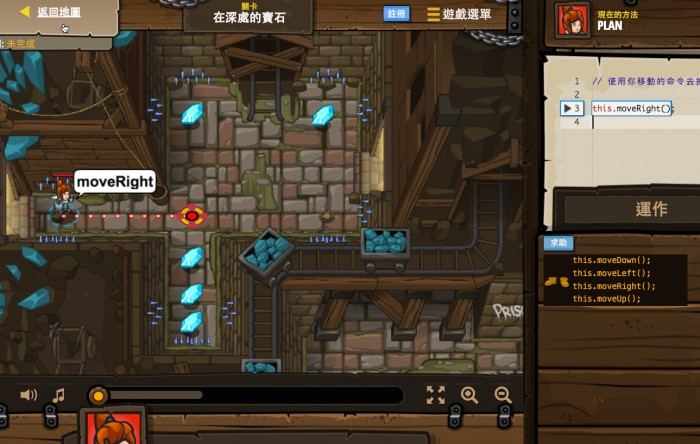700x444 pixels.
Task: Click the hero portrait below the timeline
Action: [113, 428]
